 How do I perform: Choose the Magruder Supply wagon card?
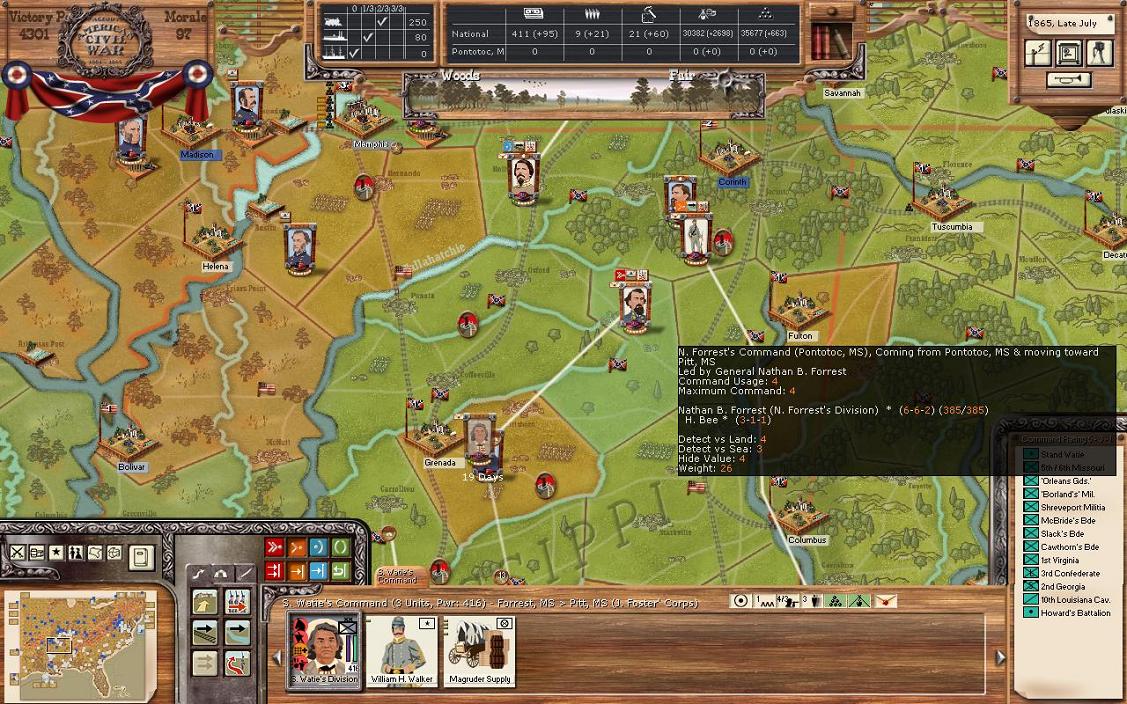479,649
